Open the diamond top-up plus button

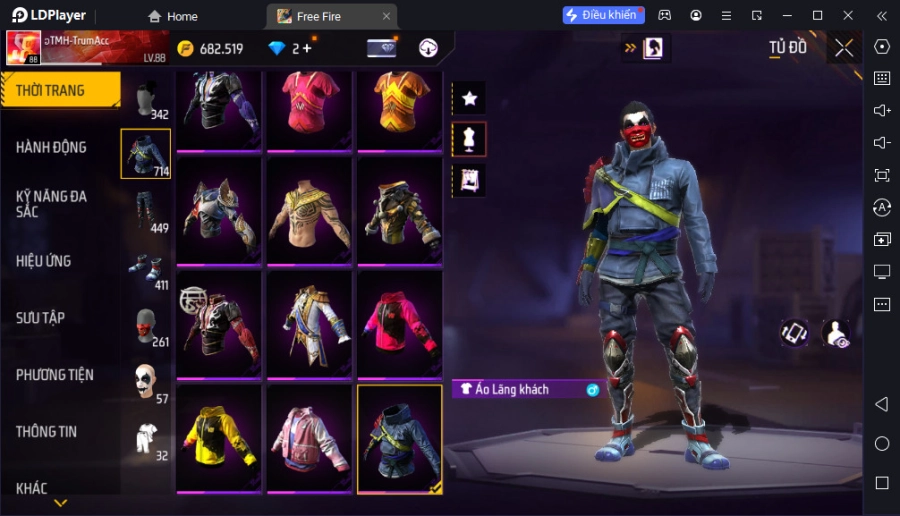tap(306, 48)
